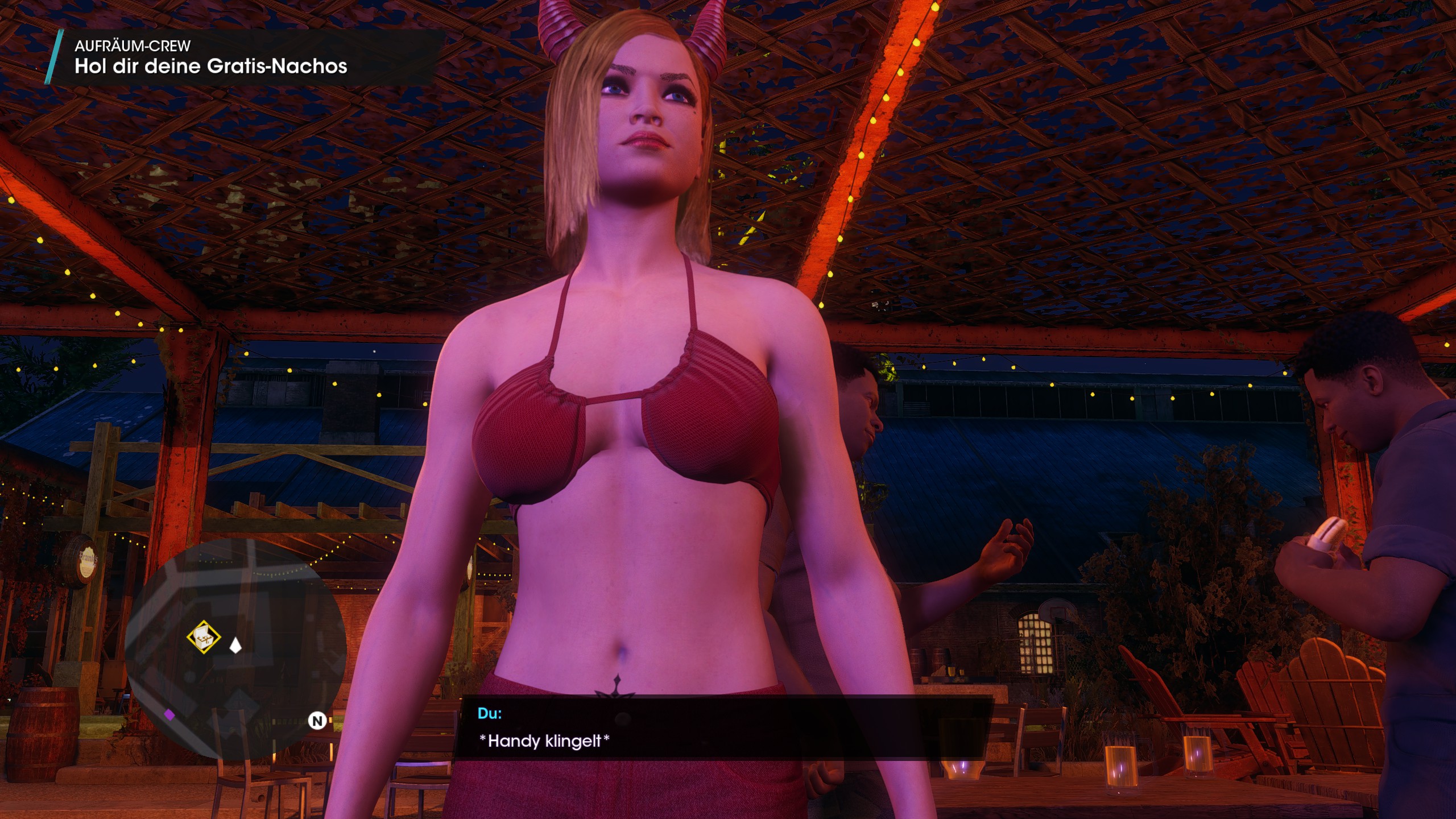Click the white player arrow on minimap
The height and width of the screenshot is (819, 1456).
tap(235, 645)
